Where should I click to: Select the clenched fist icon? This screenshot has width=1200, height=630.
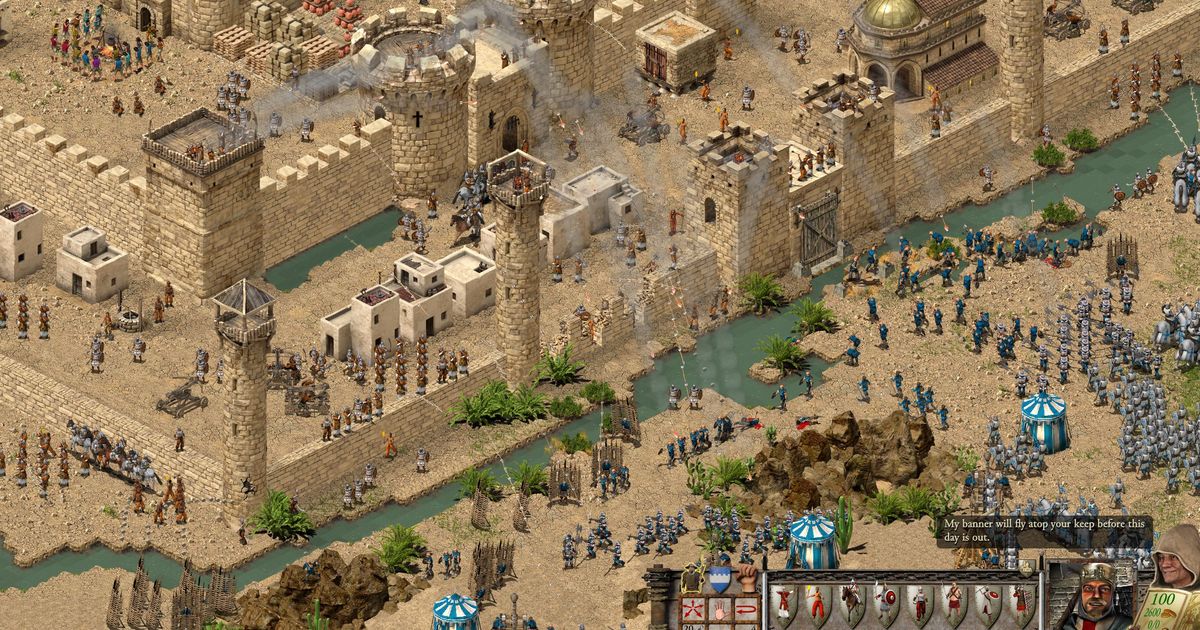(748, 579)
